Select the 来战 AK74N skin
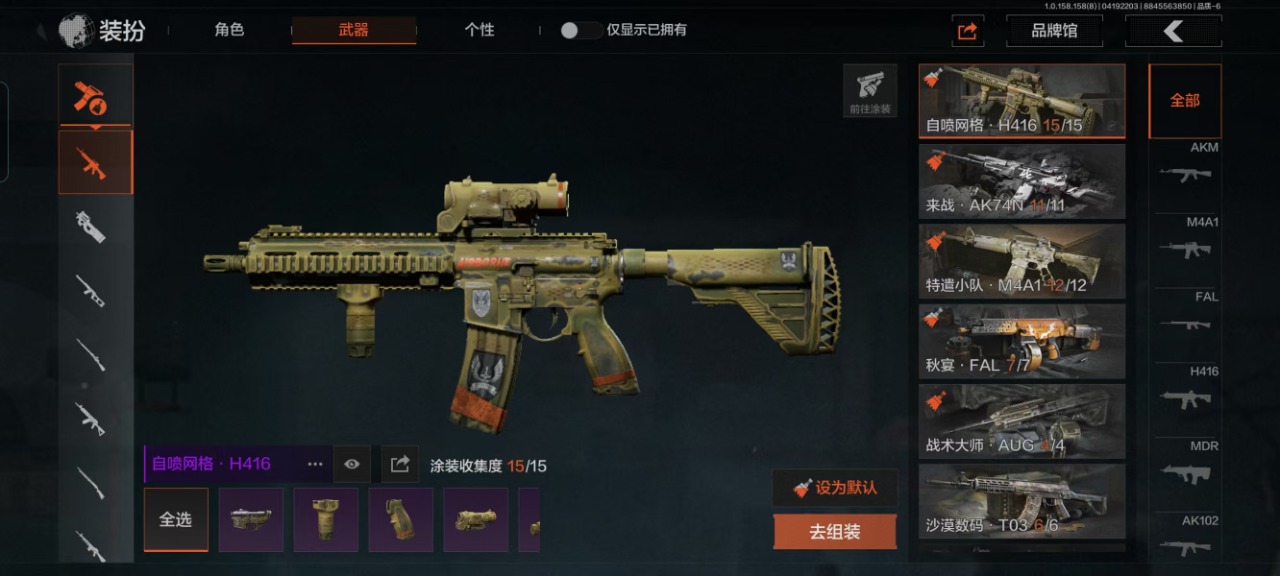The image size is (1280, 576). click(1021, 181)
